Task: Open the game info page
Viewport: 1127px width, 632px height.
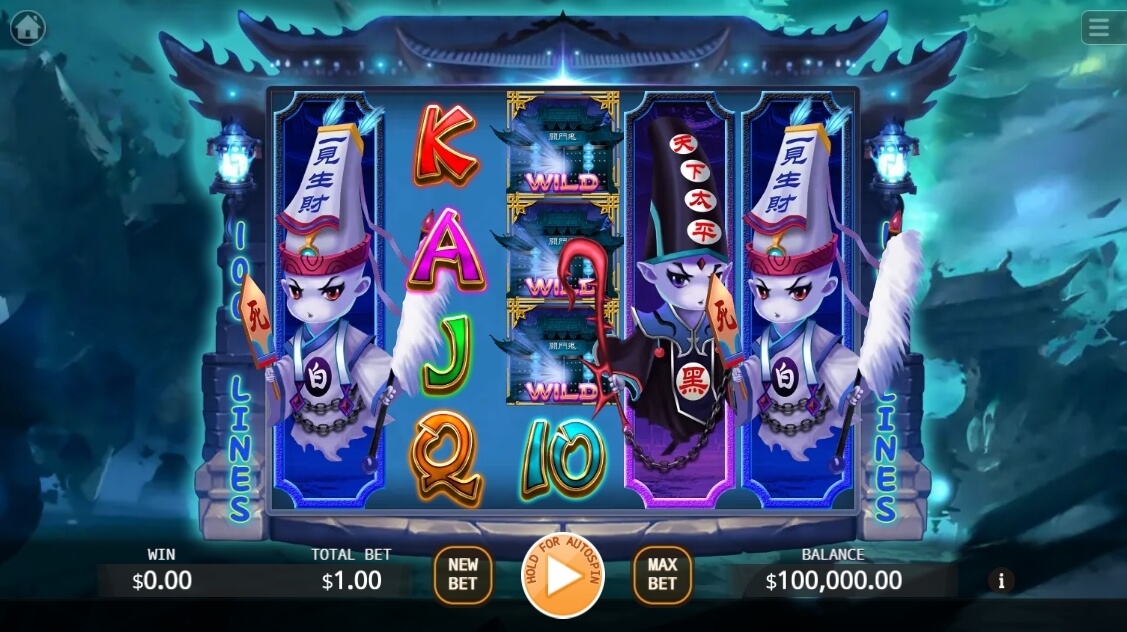Action: (1001, 580)
